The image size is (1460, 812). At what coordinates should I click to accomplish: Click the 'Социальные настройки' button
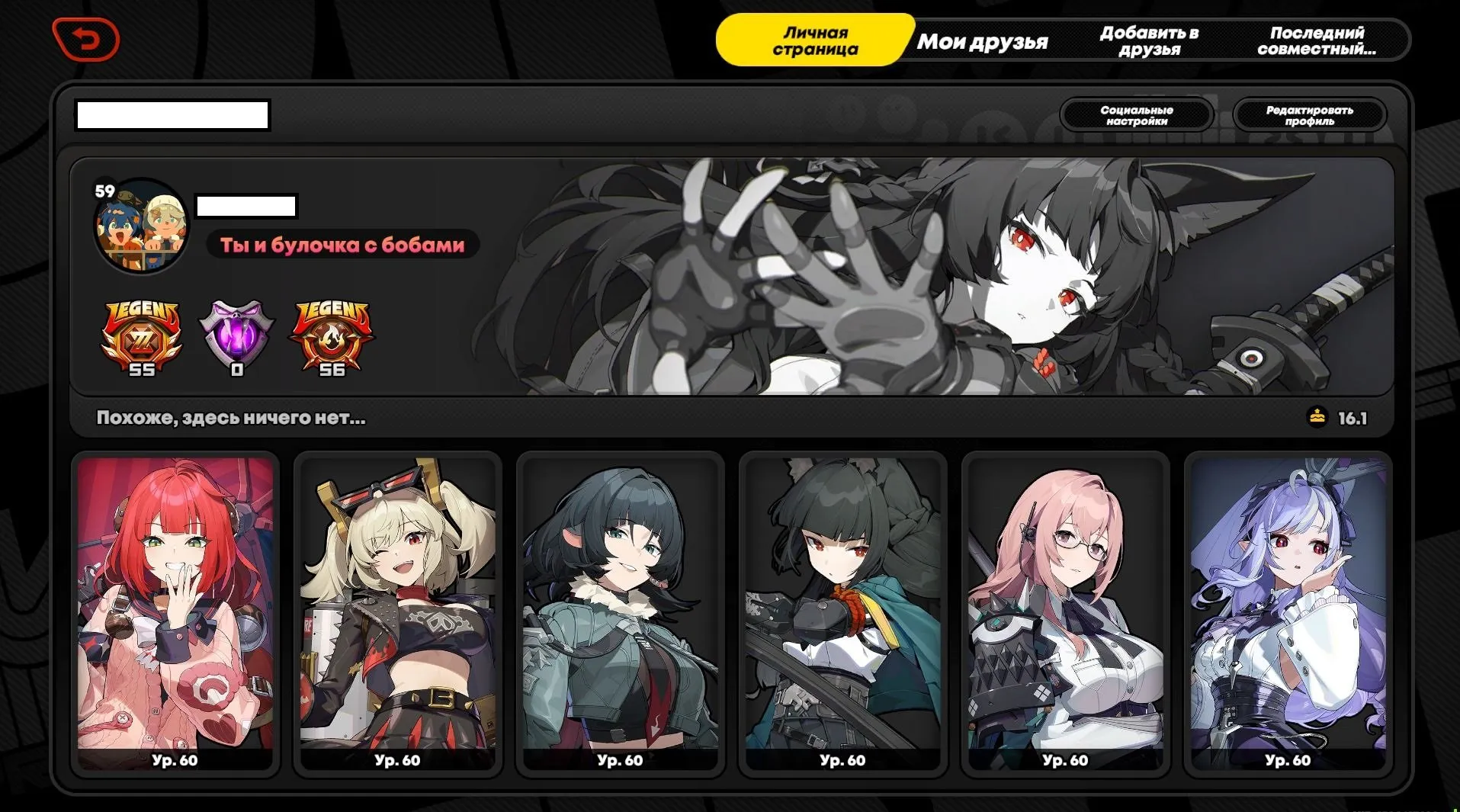1136,115
